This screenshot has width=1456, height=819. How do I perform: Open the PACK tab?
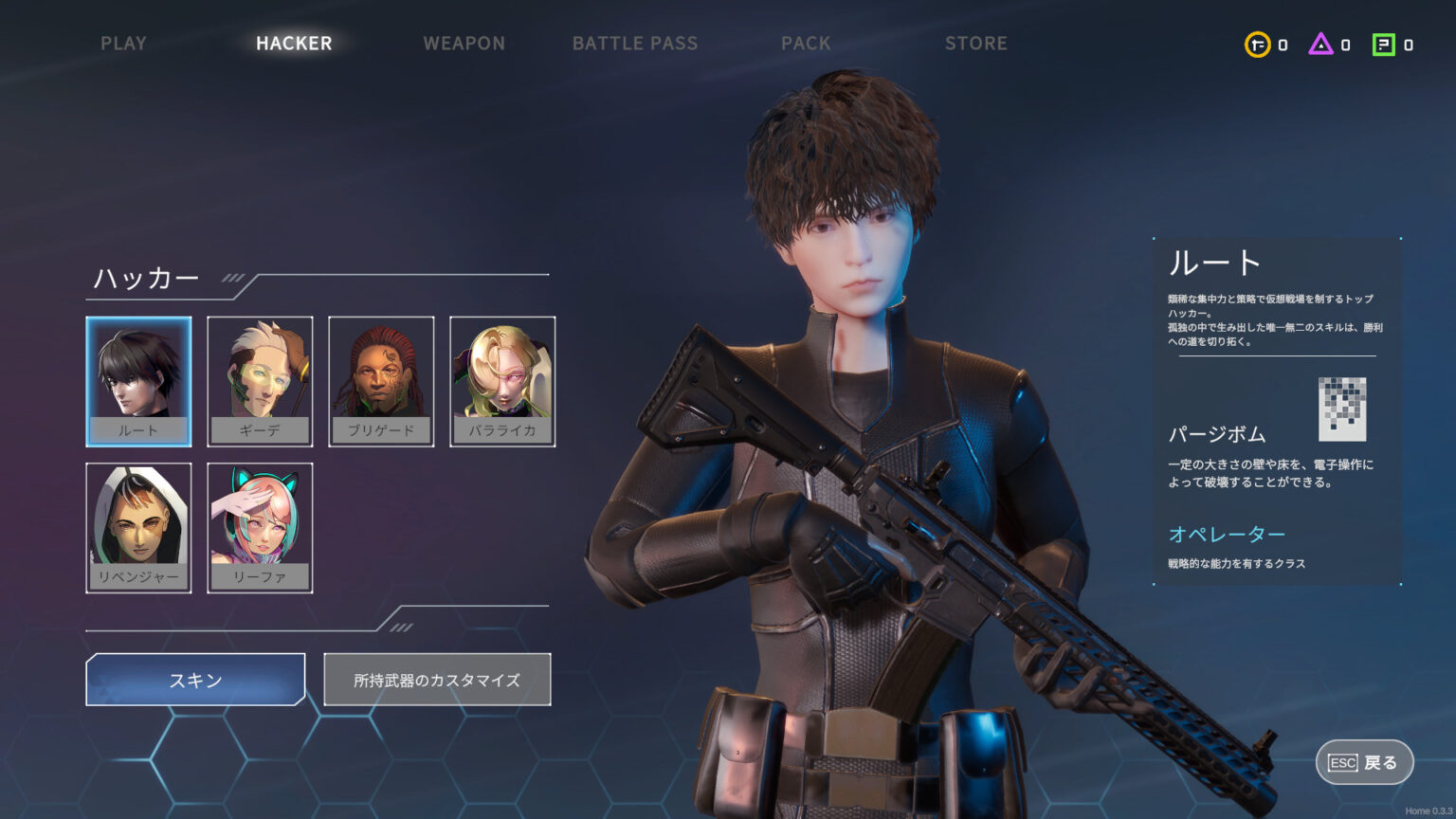click(805, 44)
